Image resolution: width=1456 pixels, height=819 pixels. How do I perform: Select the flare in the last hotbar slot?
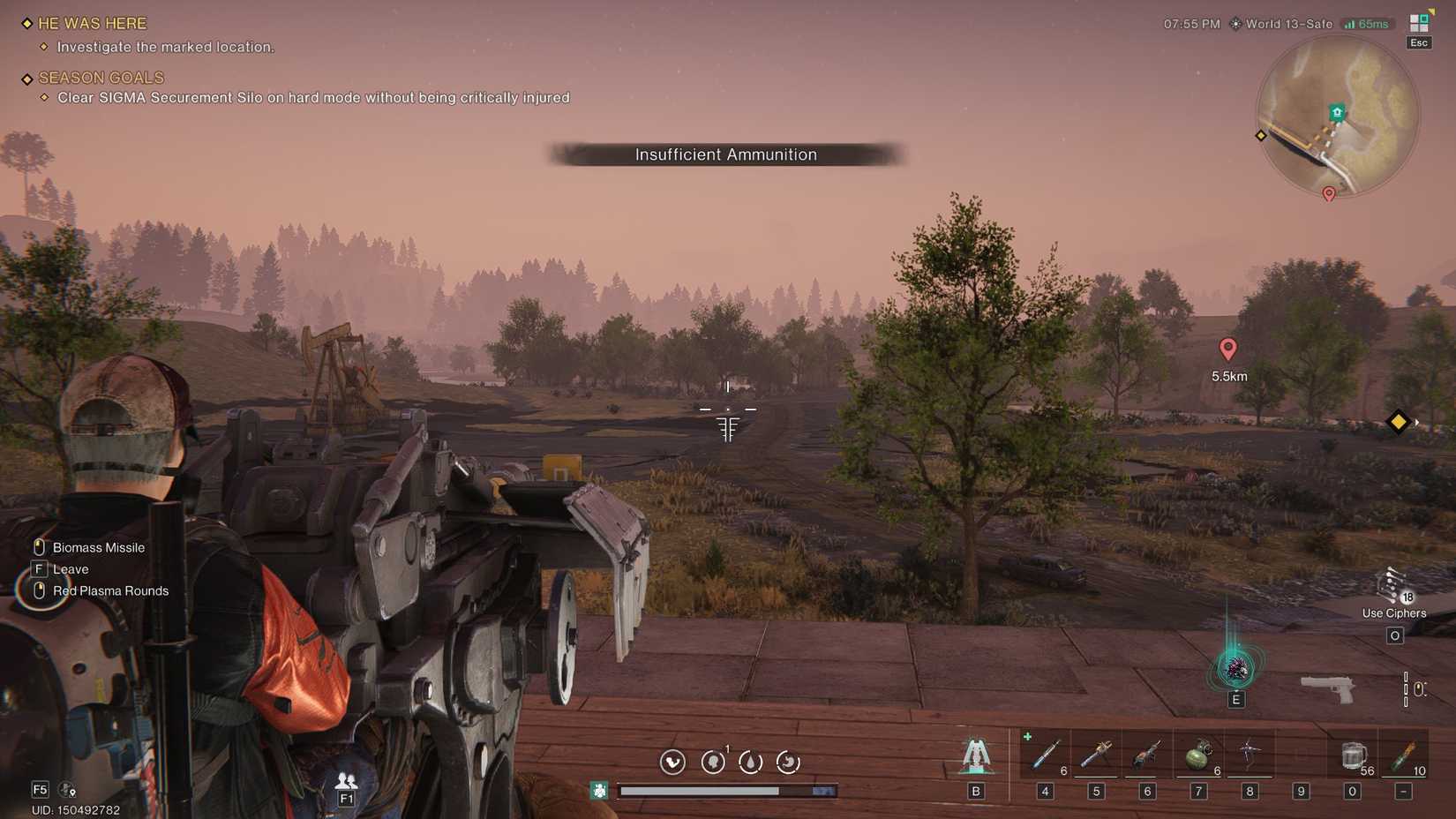point(1402,755)
